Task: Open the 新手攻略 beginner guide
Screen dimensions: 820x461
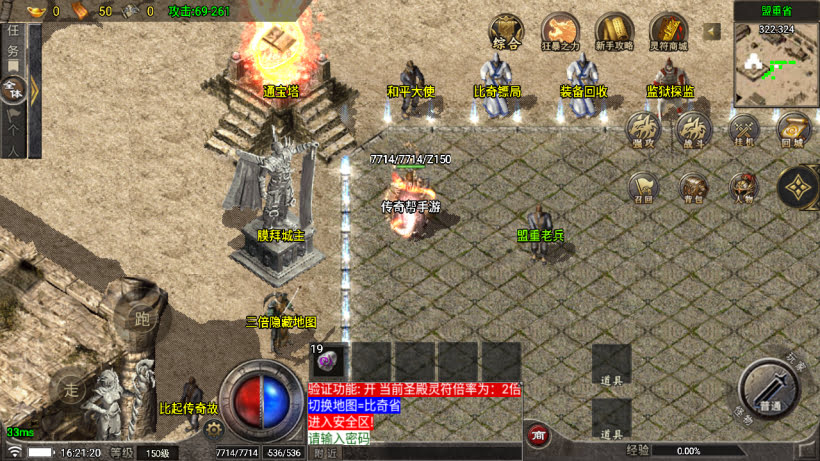Action: (x=614, y=30)
